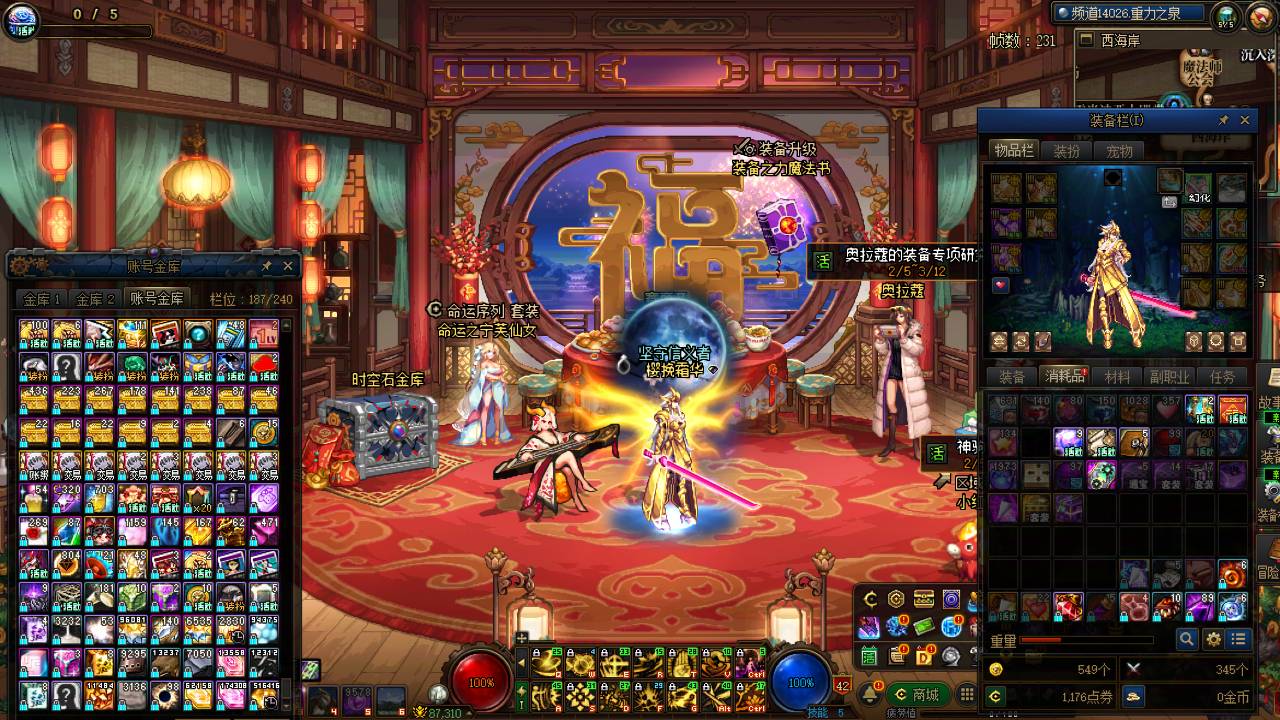
Task: Open the 副职业 sub-profession tab
Action: (x=1169, y=377)
